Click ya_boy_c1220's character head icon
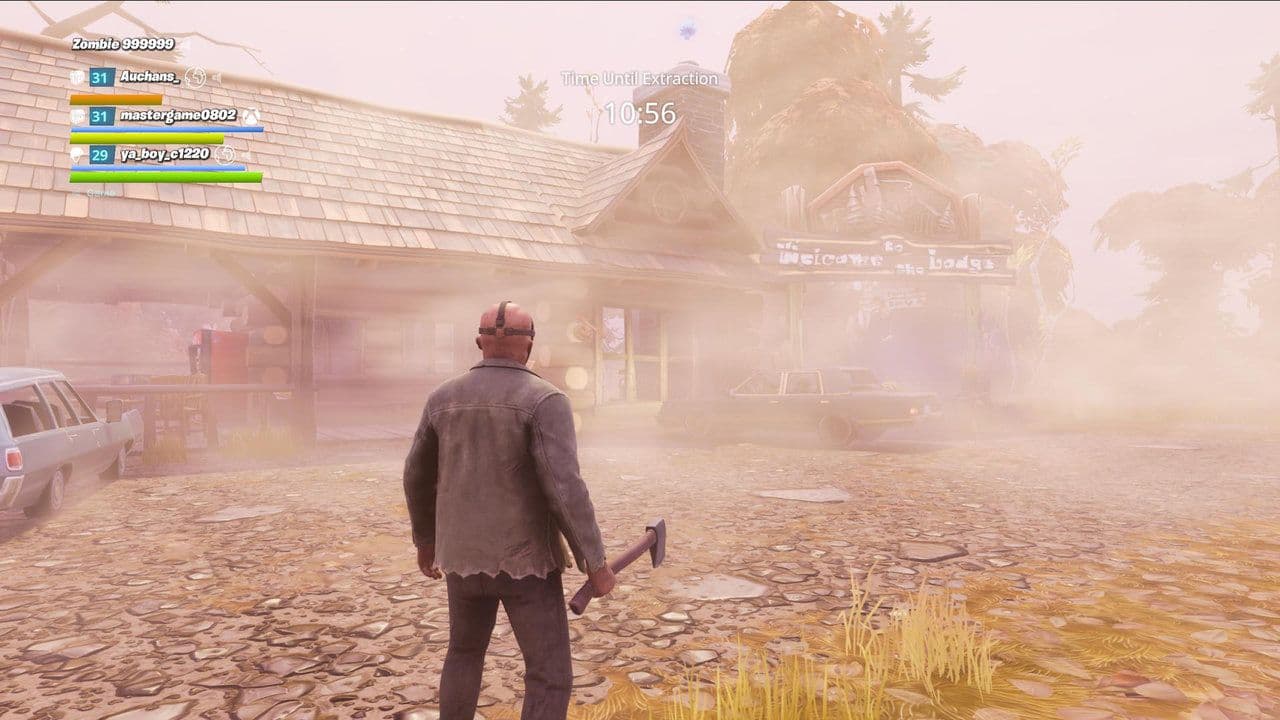Viewport: 1280px width, 720px height. pos(77,155)
